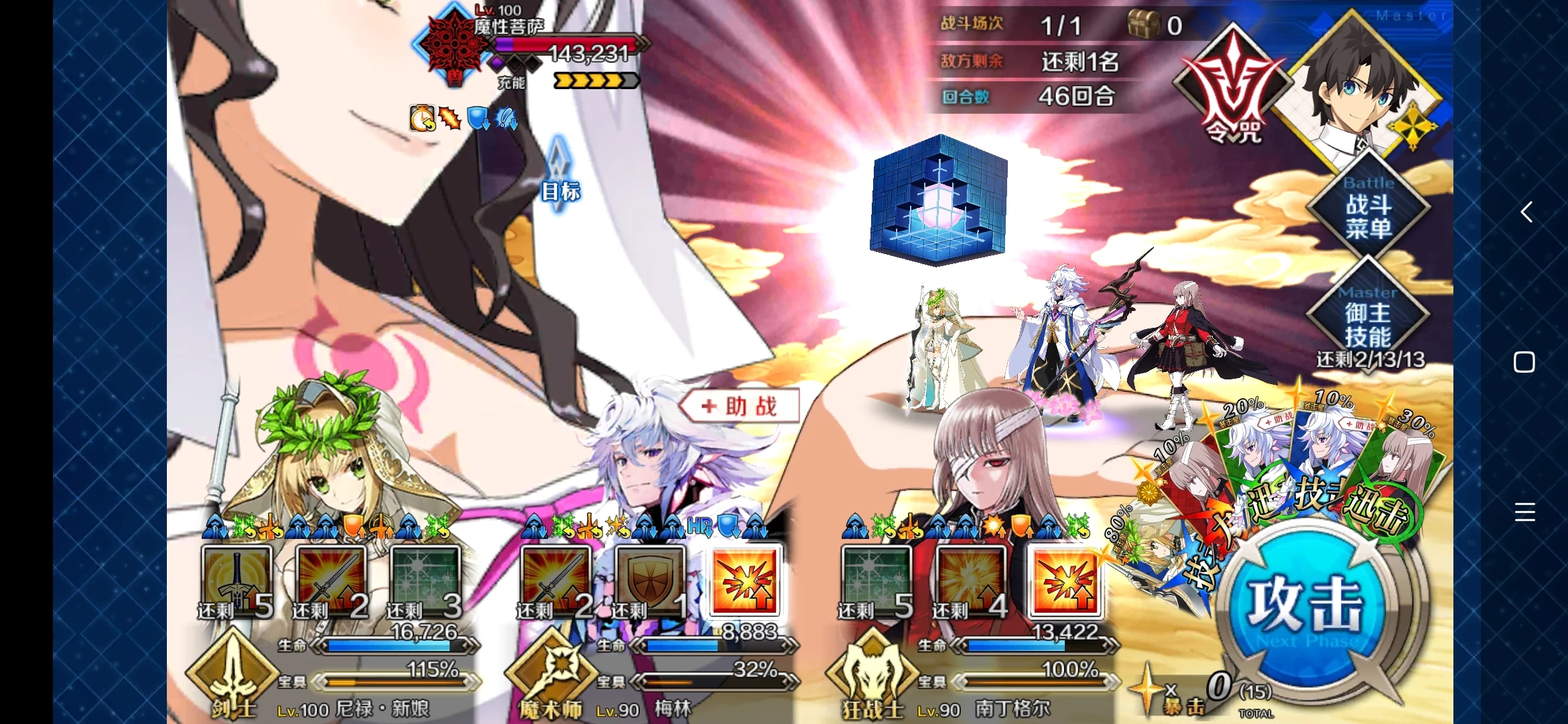This screenshot has height=724, width=1568.
Task: Select Nero Bride's skill with 2 turns left
Action: (331, 581)
